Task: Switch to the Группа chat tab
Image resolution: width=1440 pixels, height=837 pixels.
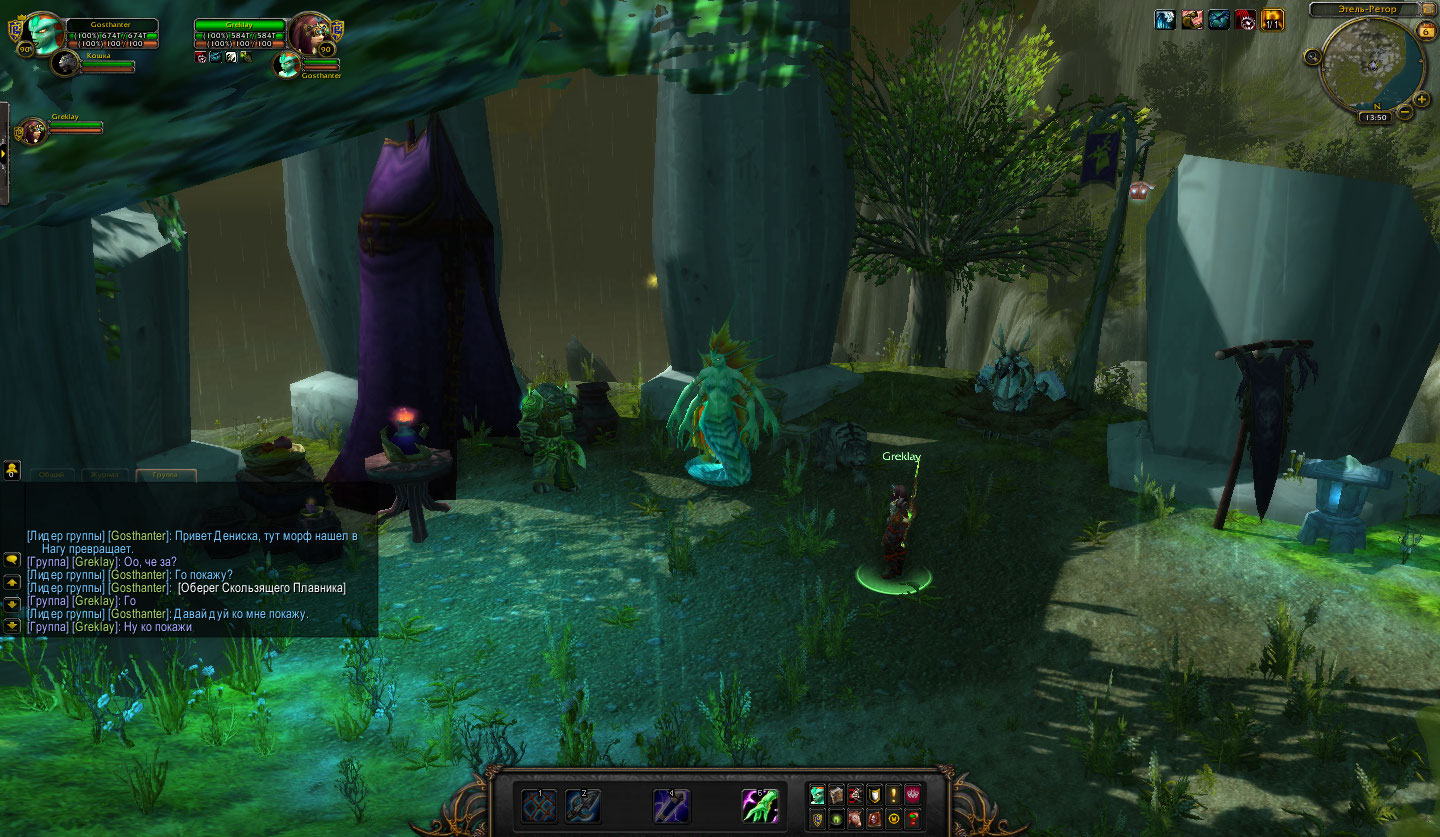Action: [166, 475]
